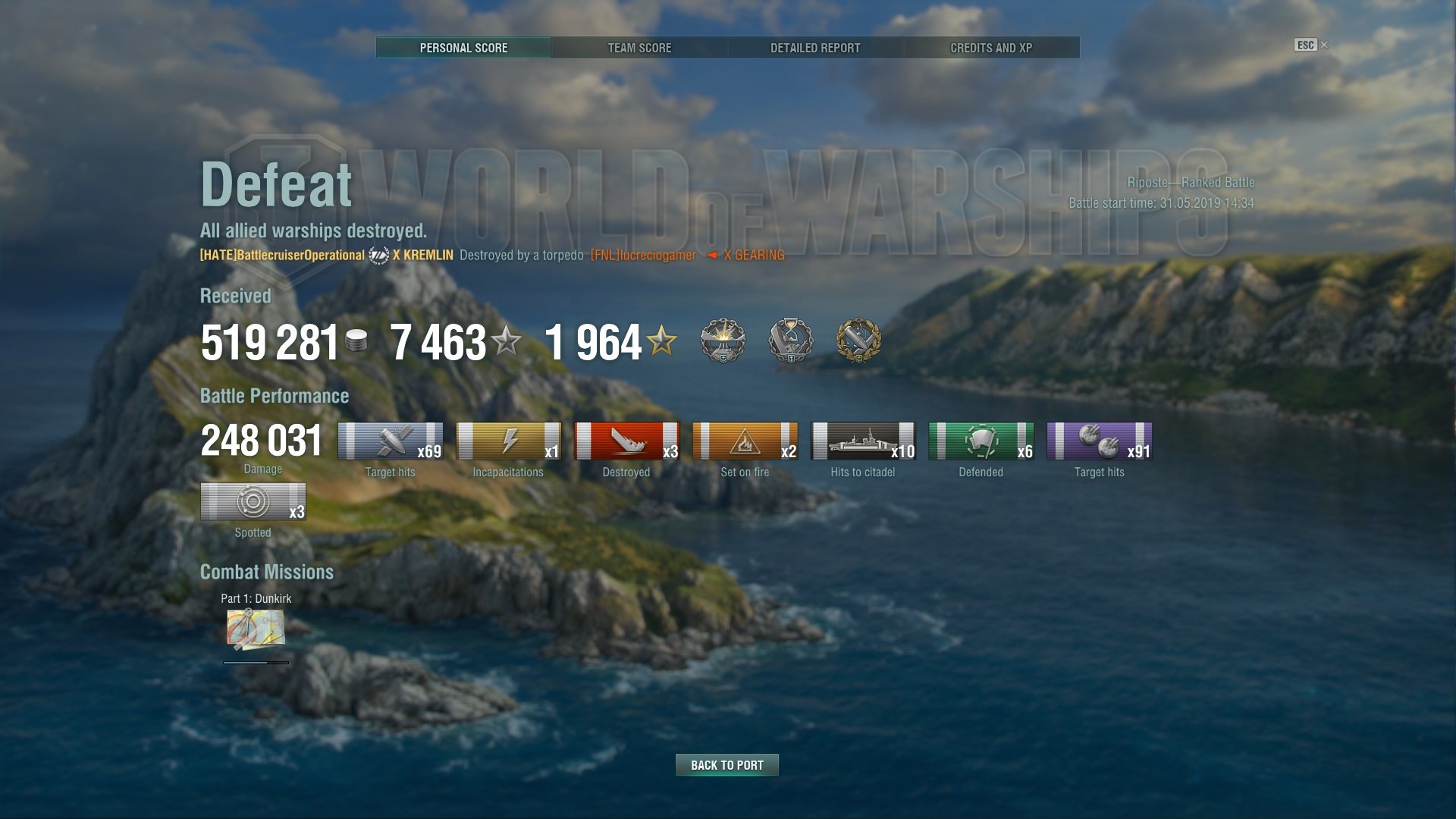Click the gold laurel wreath achievement medal
Image resolution: width=1456 pixels, height=819 pixels.
pos(858,340)
